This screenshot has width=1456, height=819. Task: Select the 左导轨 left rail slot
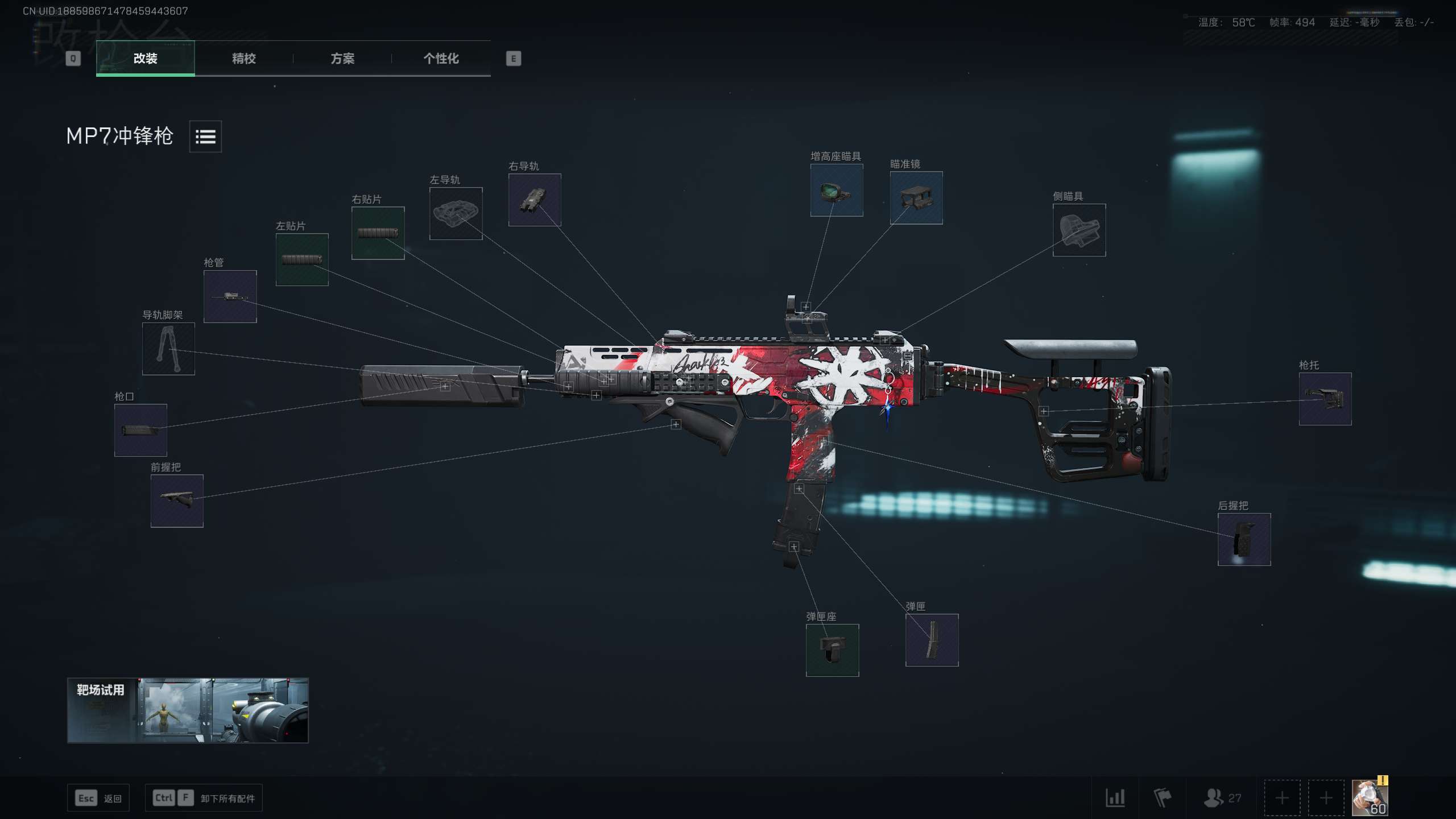(x=456, y=213)
